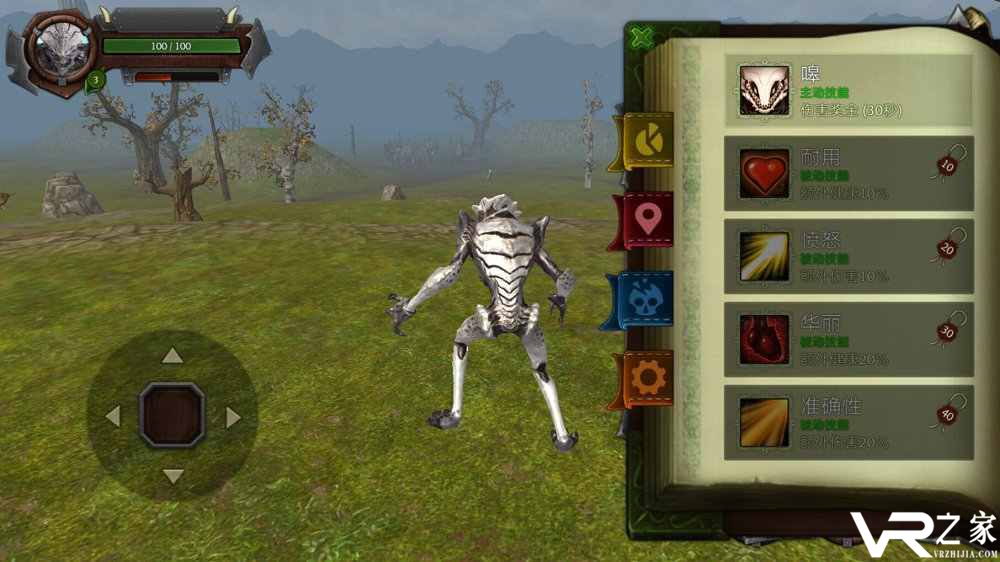Select the 愤怒 passive skill

point(848,256)
